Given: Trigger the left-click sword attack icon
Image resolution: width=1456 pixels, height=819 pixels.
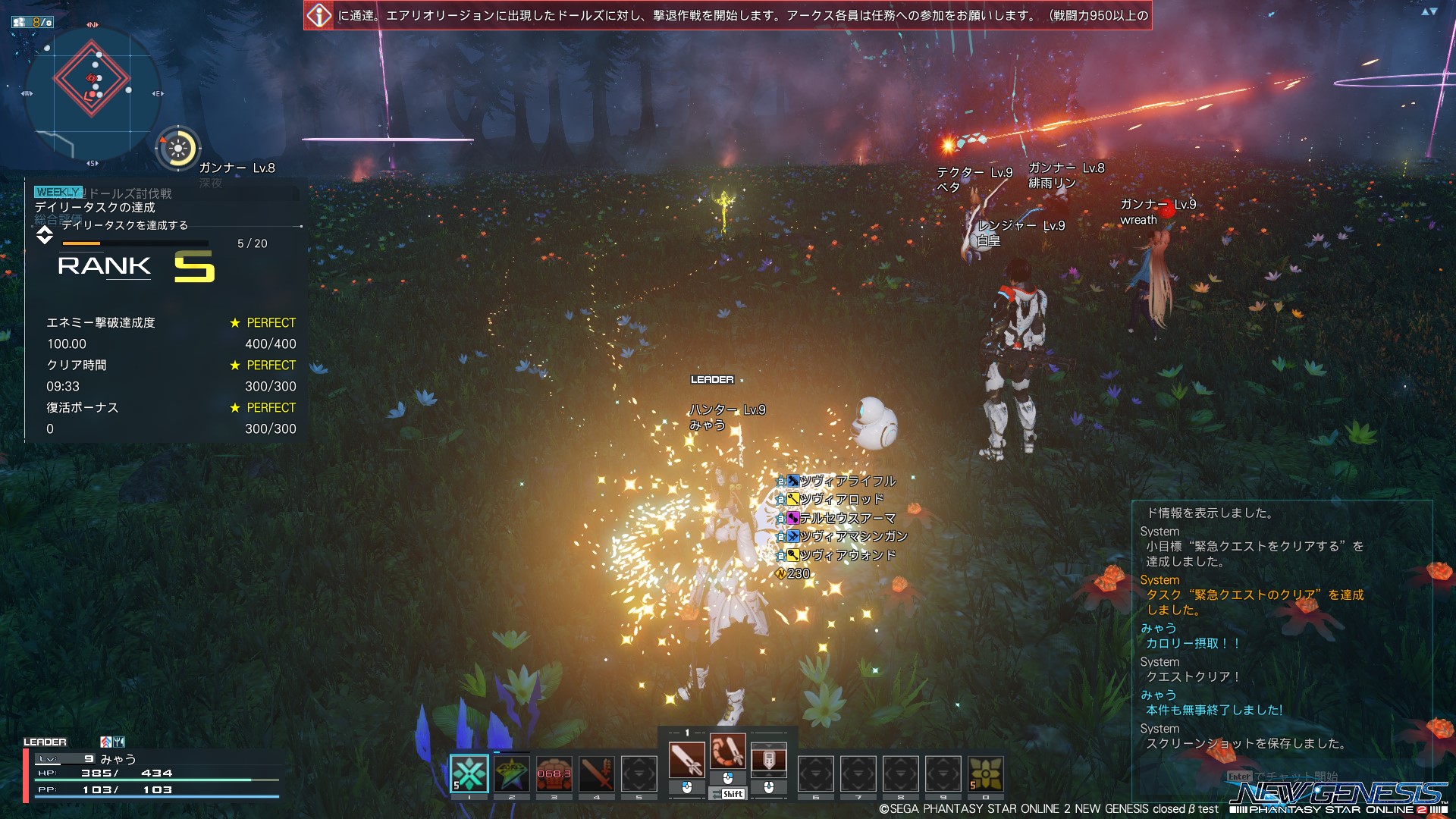Looking at the screenshot, I should click(x=686, y=760).
